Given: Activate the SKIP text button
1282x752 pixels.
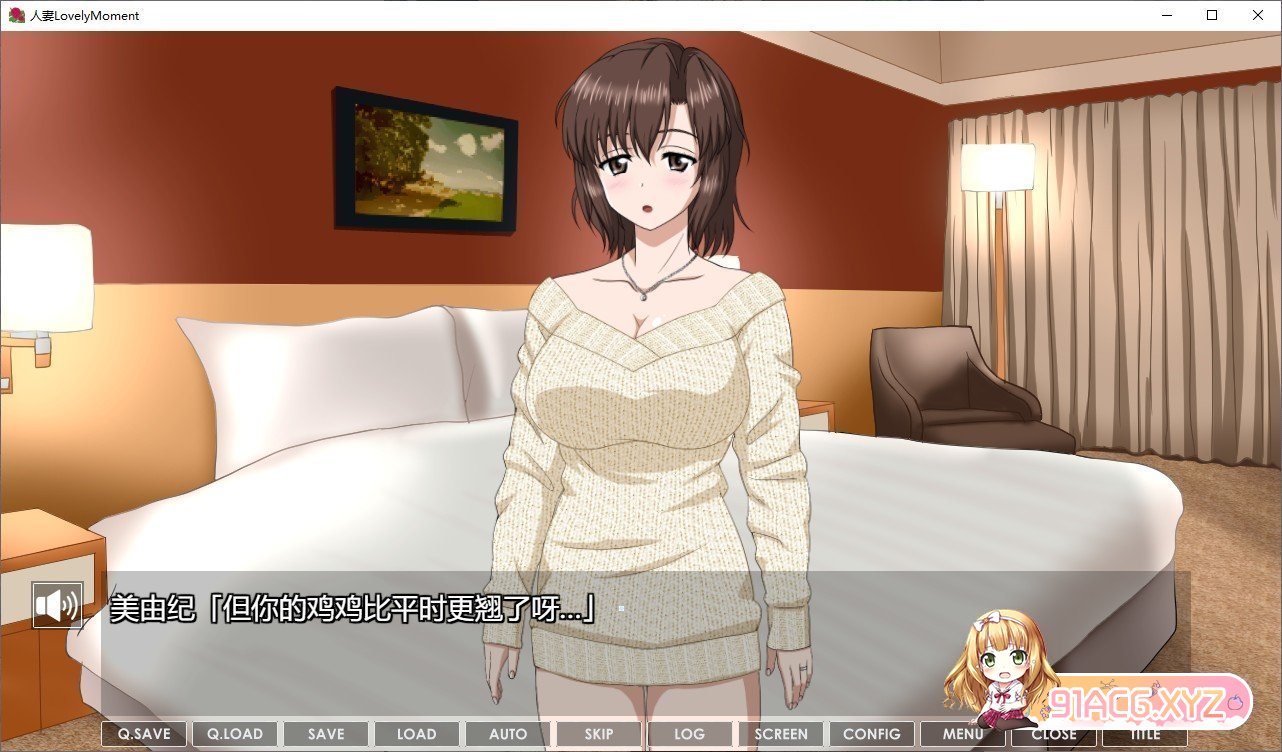Looking at the screenshot, I should [x=598, y=734].
